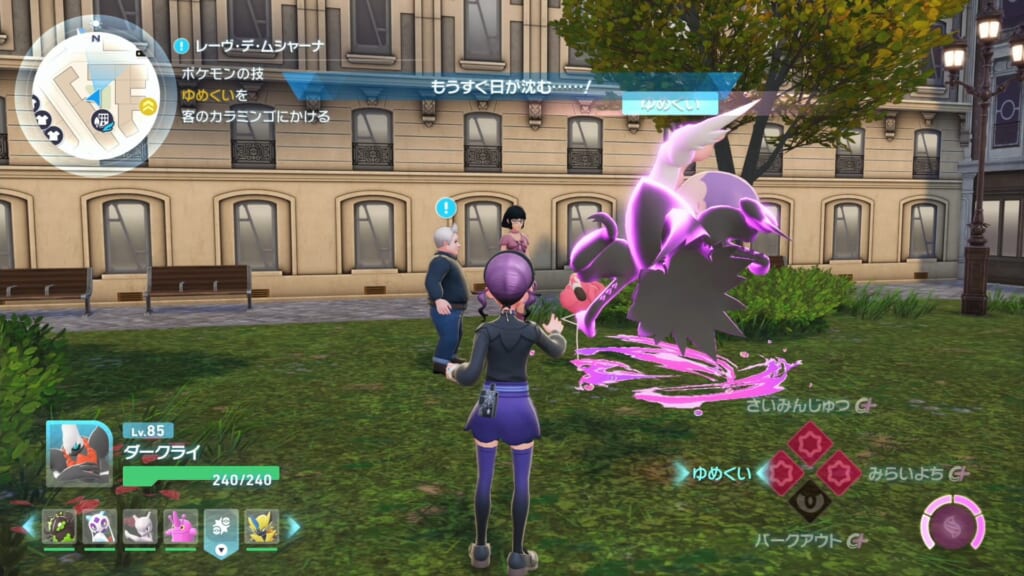The width and height of the screenshot is (1024, 576).
Task: Select Mewtwo from the party bar
Action: click(x=140, y=526)
